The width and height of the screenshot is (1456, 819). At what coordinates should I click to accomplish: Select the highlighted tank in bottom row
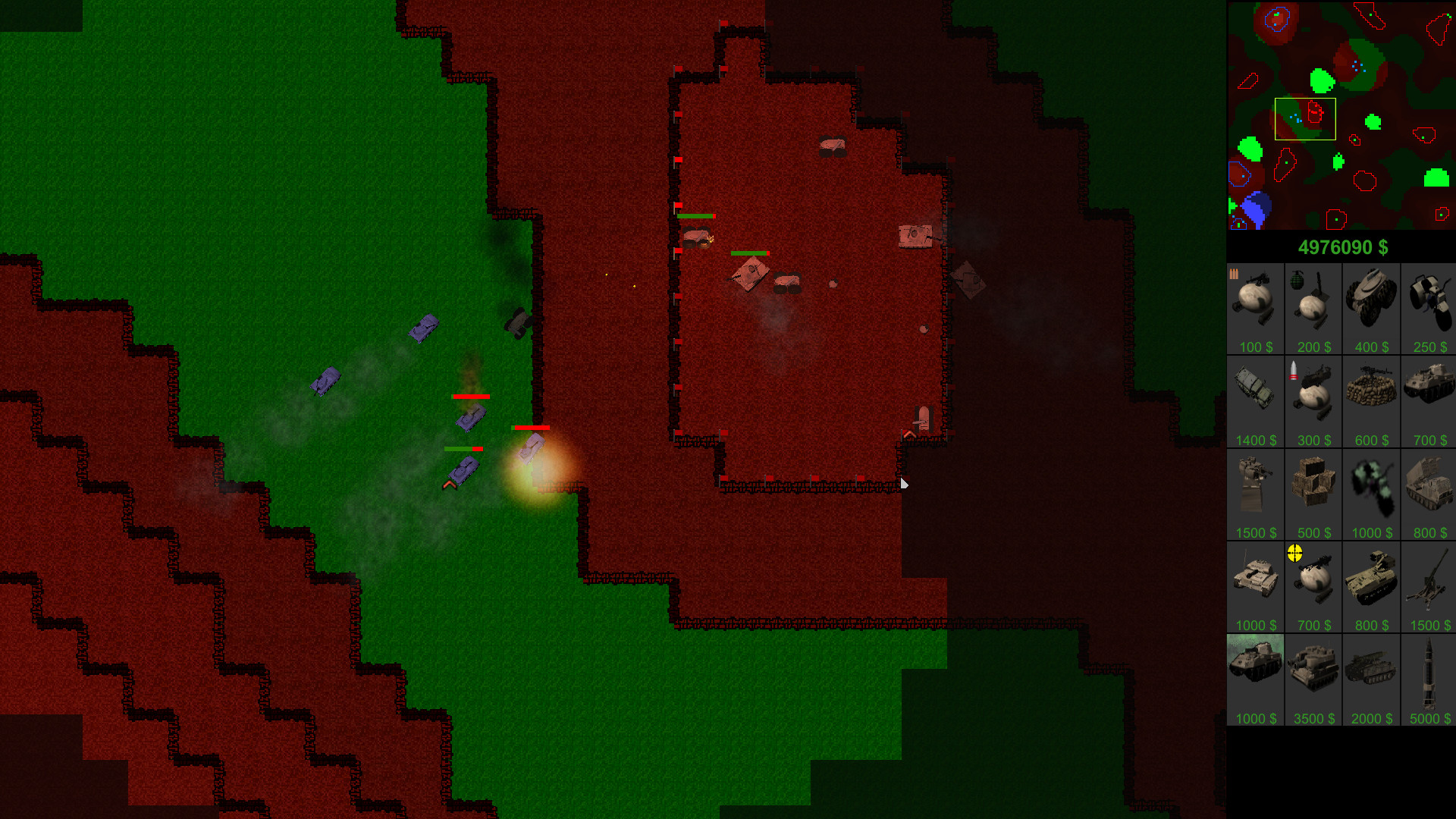click(x=1255, y=675)
